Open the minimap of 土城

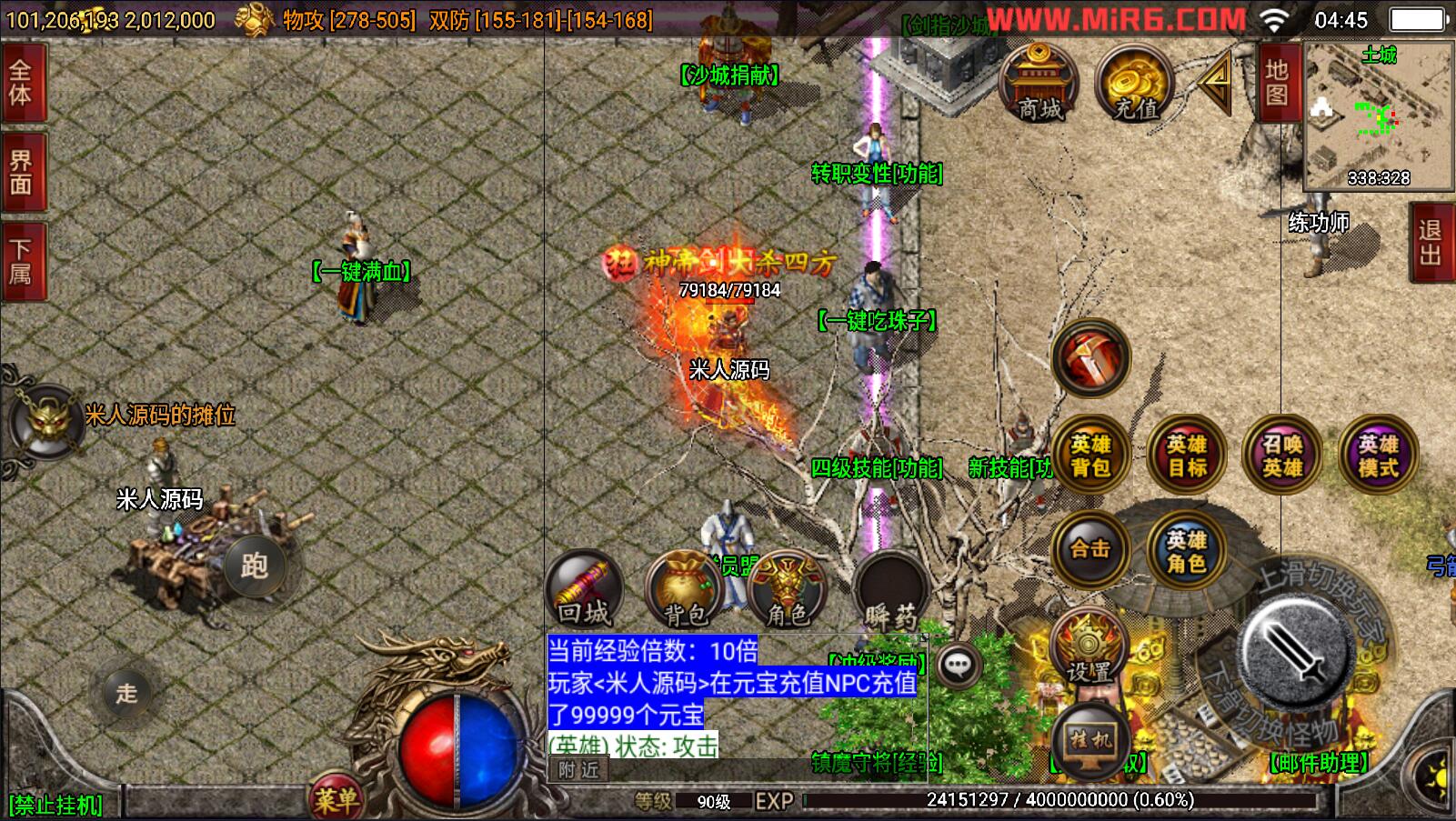pyautogui.click(x=1378, y=115)
